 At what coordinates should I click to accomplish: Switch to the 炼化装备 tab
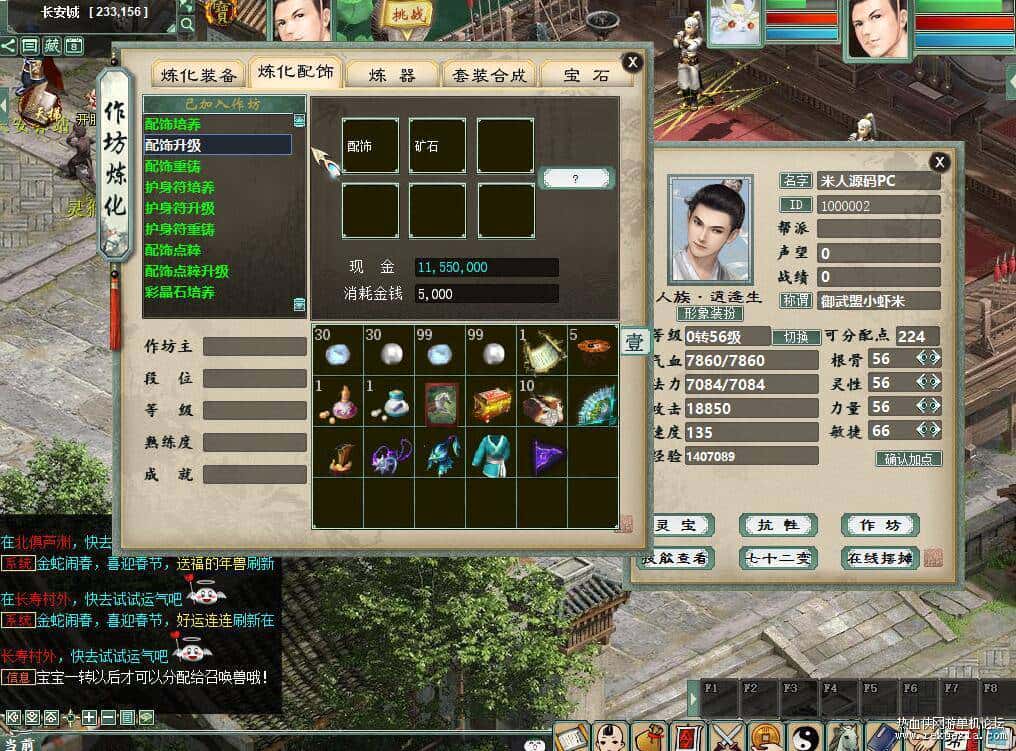(199, 75)
